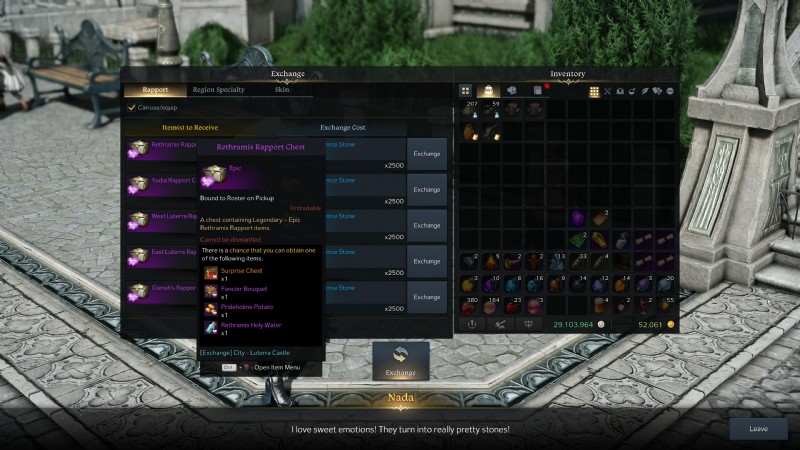Activate the yellow grid view icon

594,91
